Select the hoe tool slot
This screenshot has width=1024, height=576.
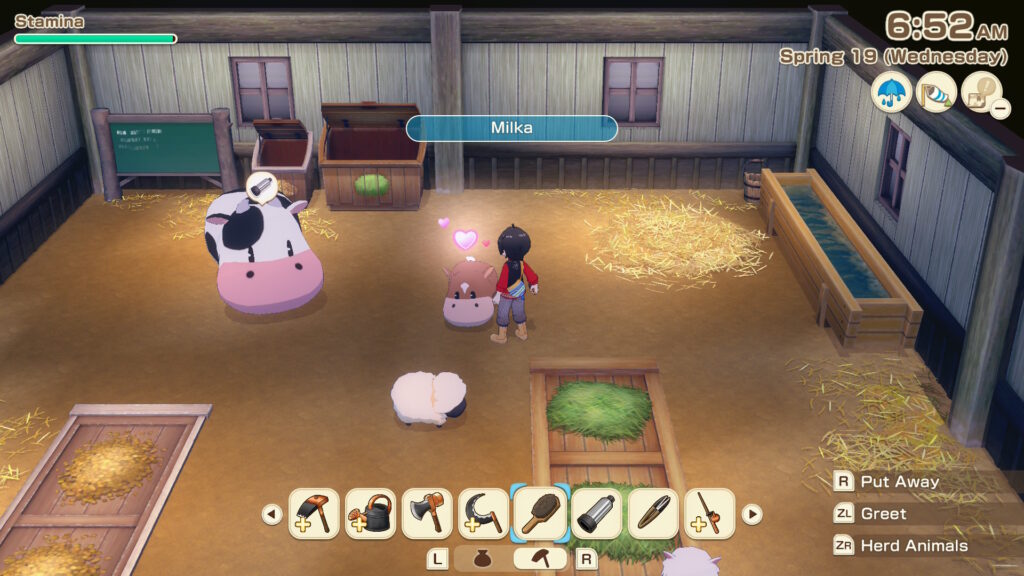(313, 514)
